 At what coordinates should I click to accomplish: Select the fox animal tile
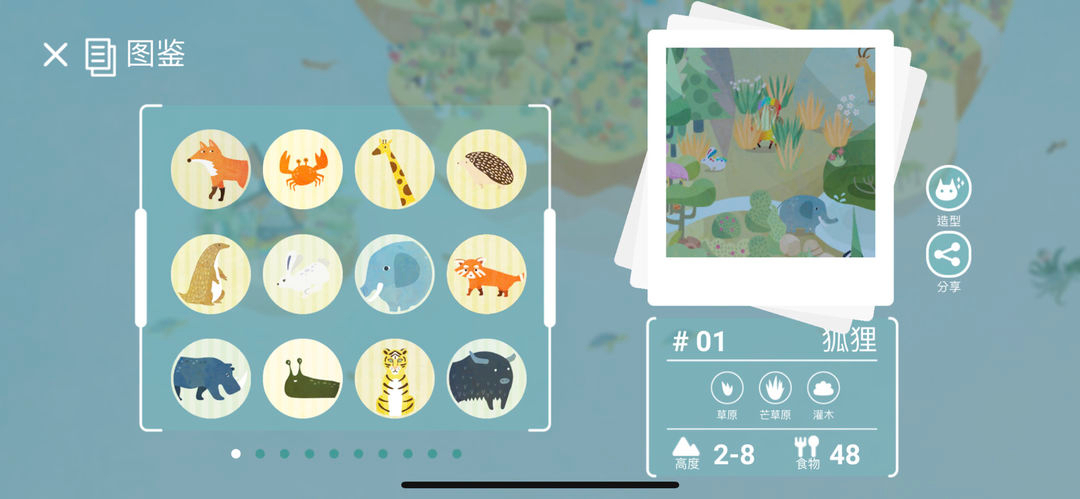pyautogui.click(x=210, y=169)
